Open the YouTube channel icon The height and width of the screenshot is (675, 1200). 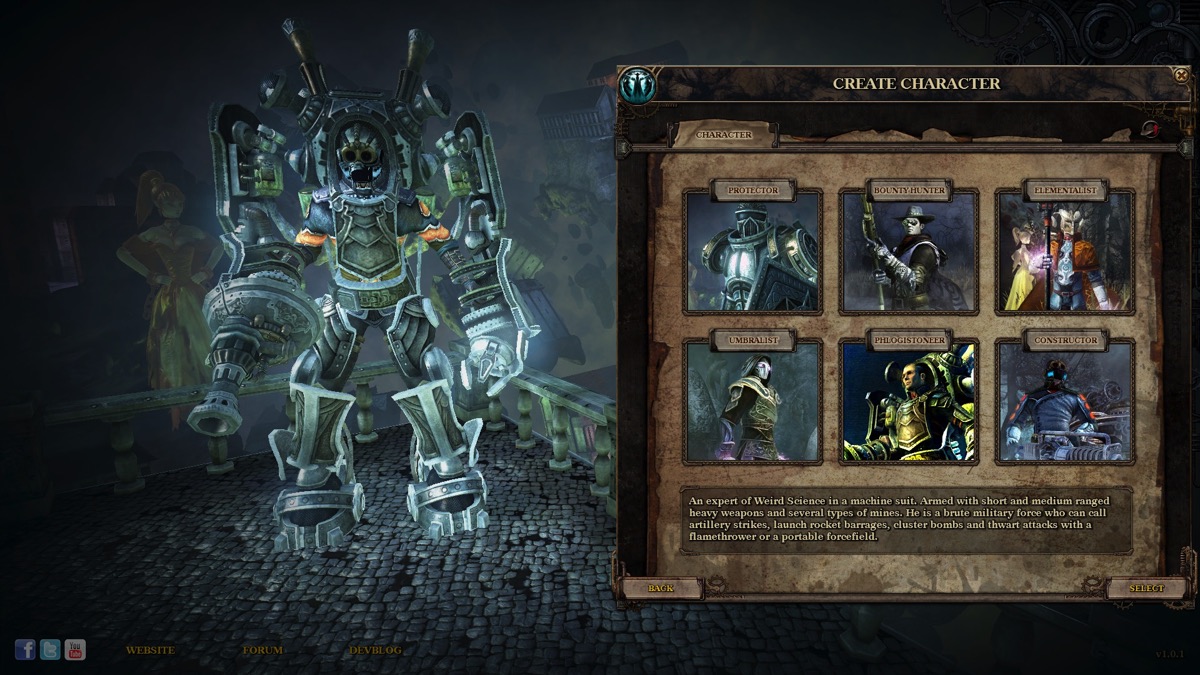click(75, 650)
